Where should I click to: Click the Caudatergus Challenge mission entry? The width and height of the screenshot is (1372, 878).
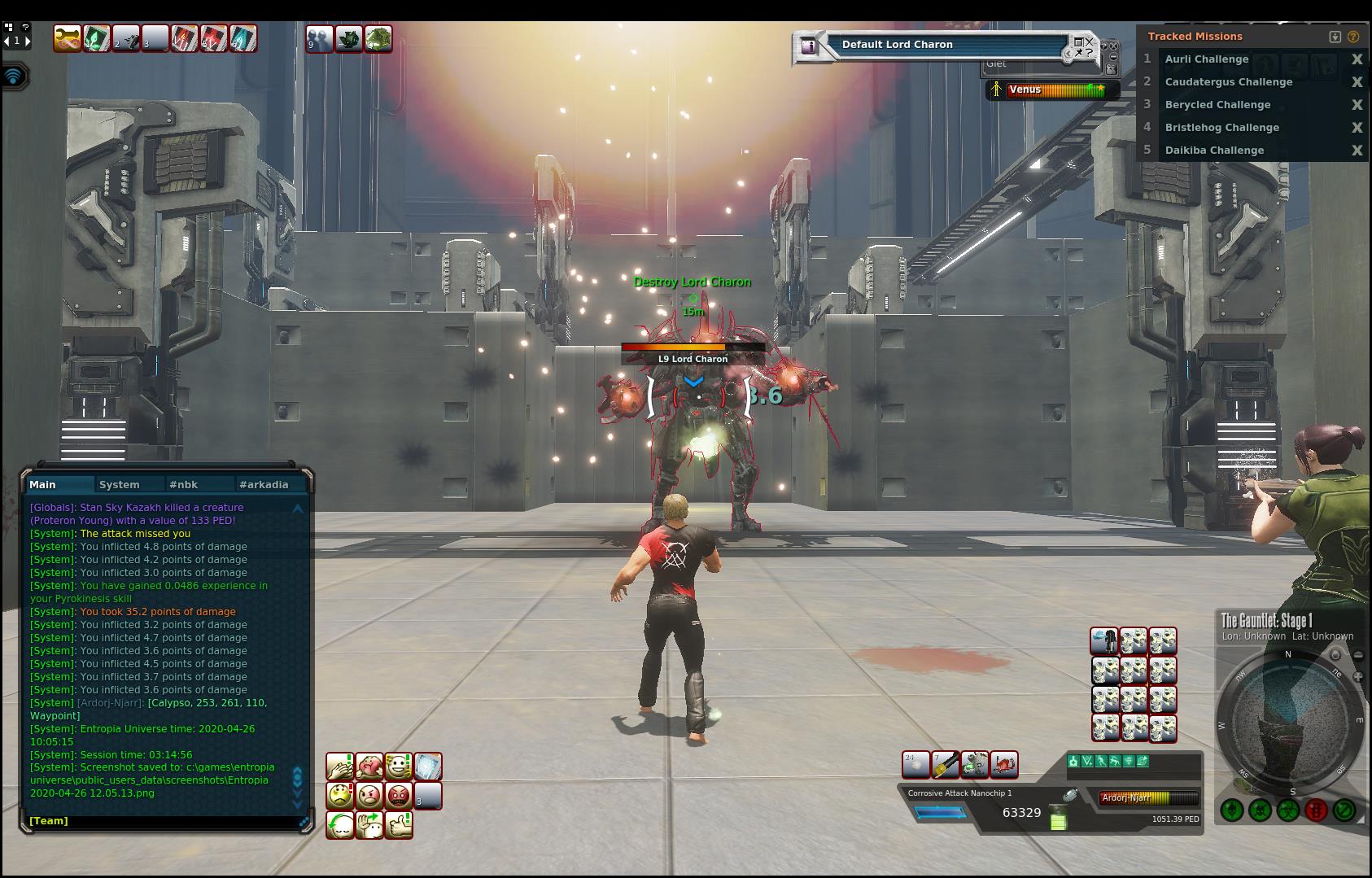coord(1228,82)
